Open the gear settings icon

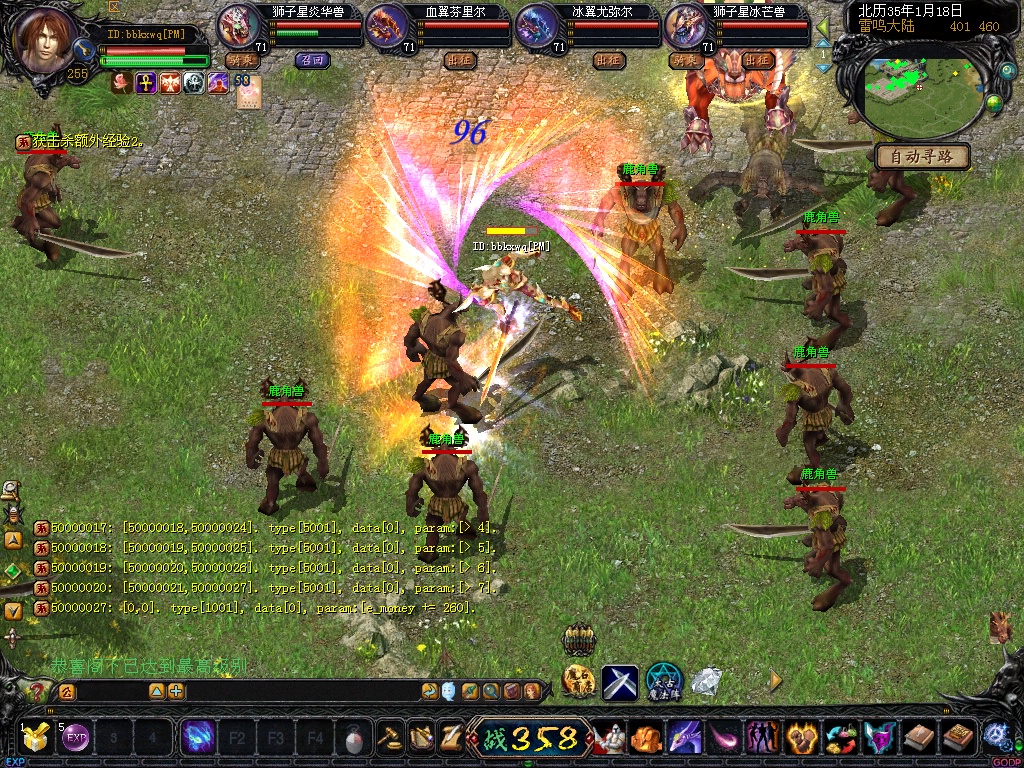click(x=995, y=735)
